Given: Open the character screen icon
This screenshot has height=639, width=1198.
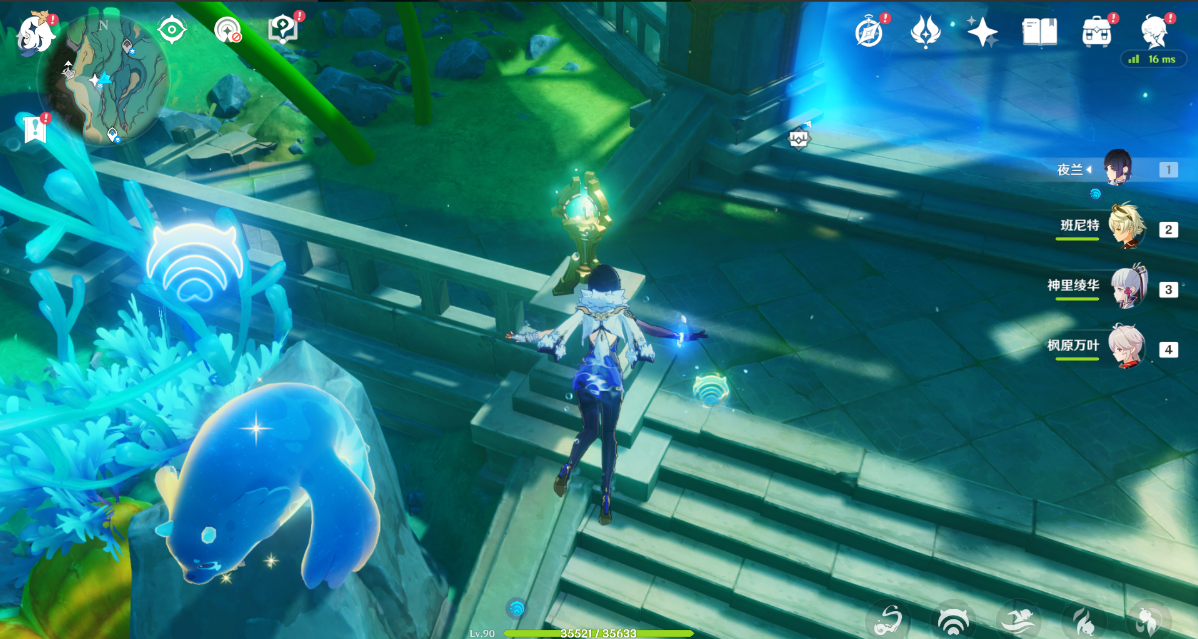Looking at the screenshot, I should [1154, 31].
